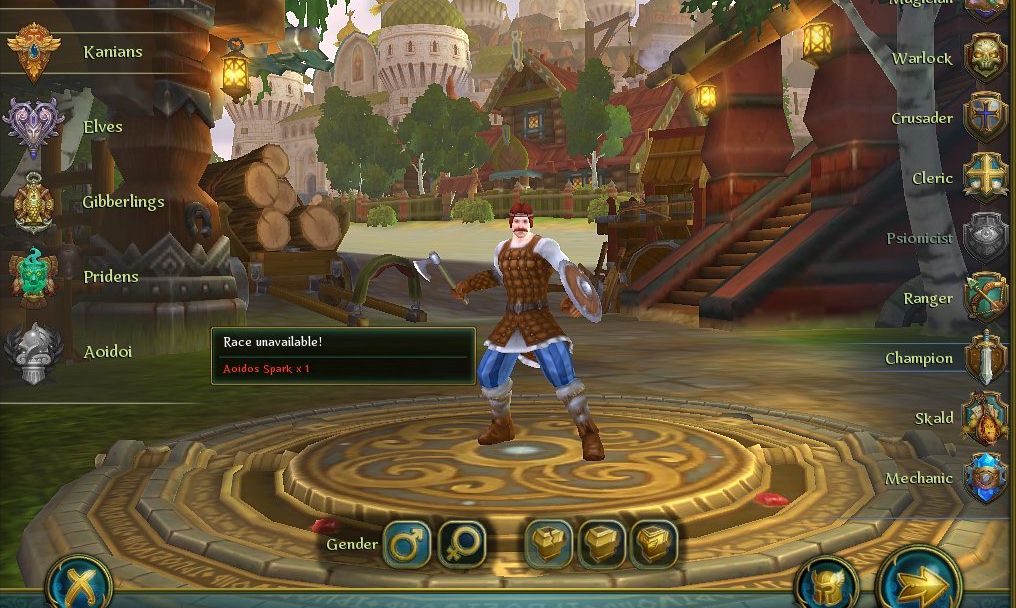The width and height of the screenshot is (1016, 608).
Task: Set gender to male
Action: pos(407,545)
